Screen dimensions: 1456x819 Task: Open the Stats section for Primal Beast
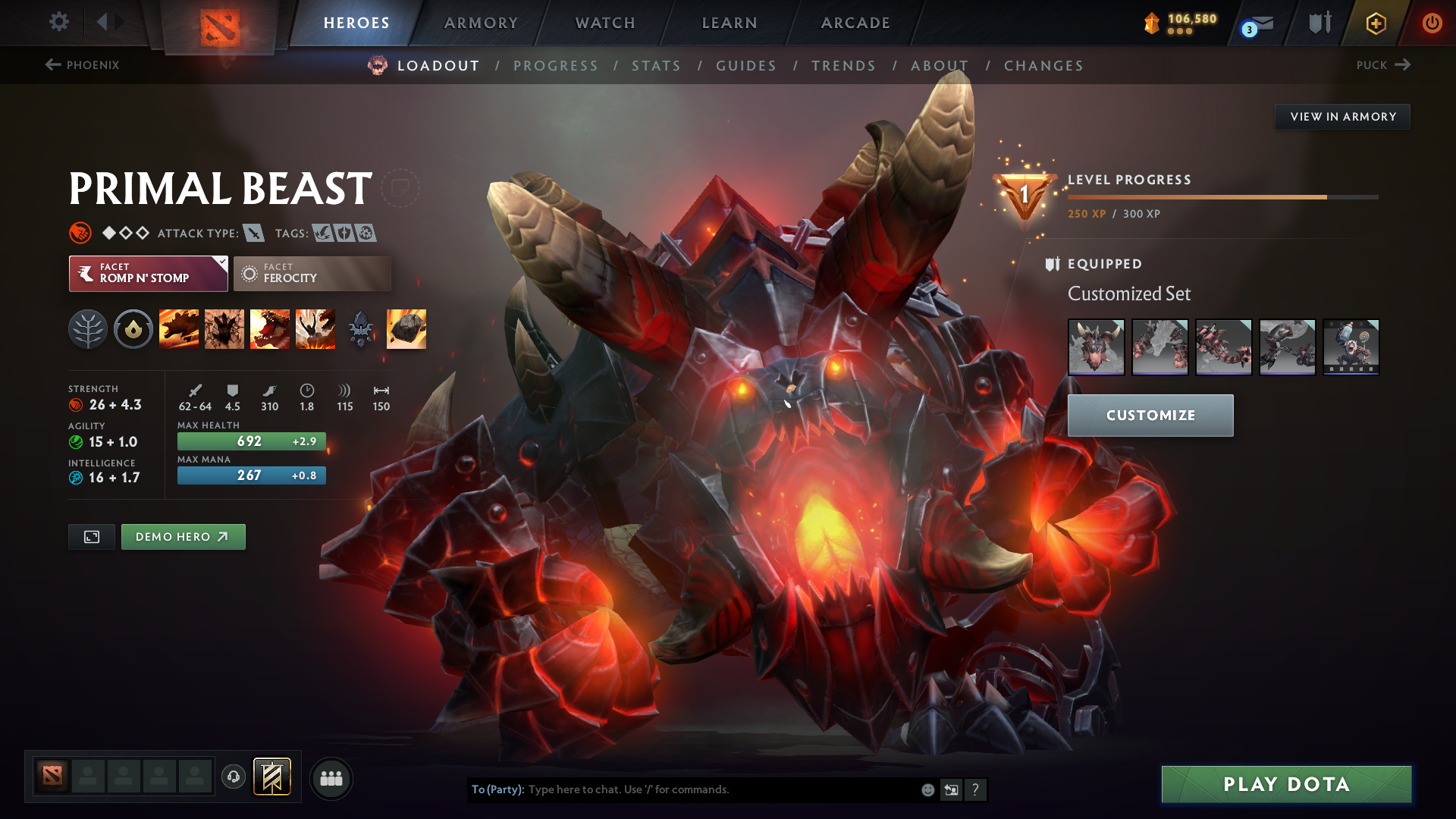pyautogui.click(x=657, y=66)
